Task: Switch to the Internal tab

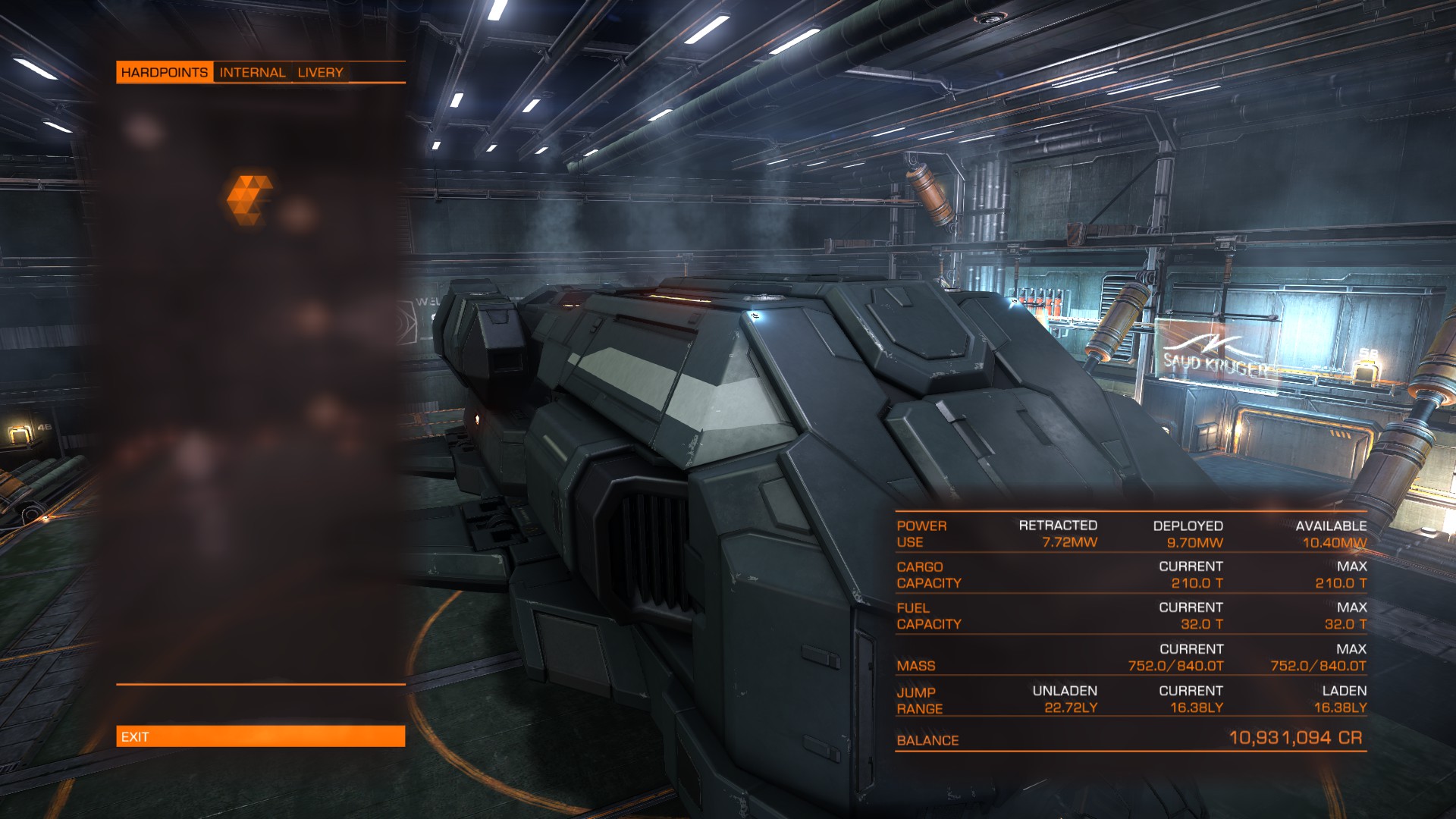Action: tap(253, 73)
